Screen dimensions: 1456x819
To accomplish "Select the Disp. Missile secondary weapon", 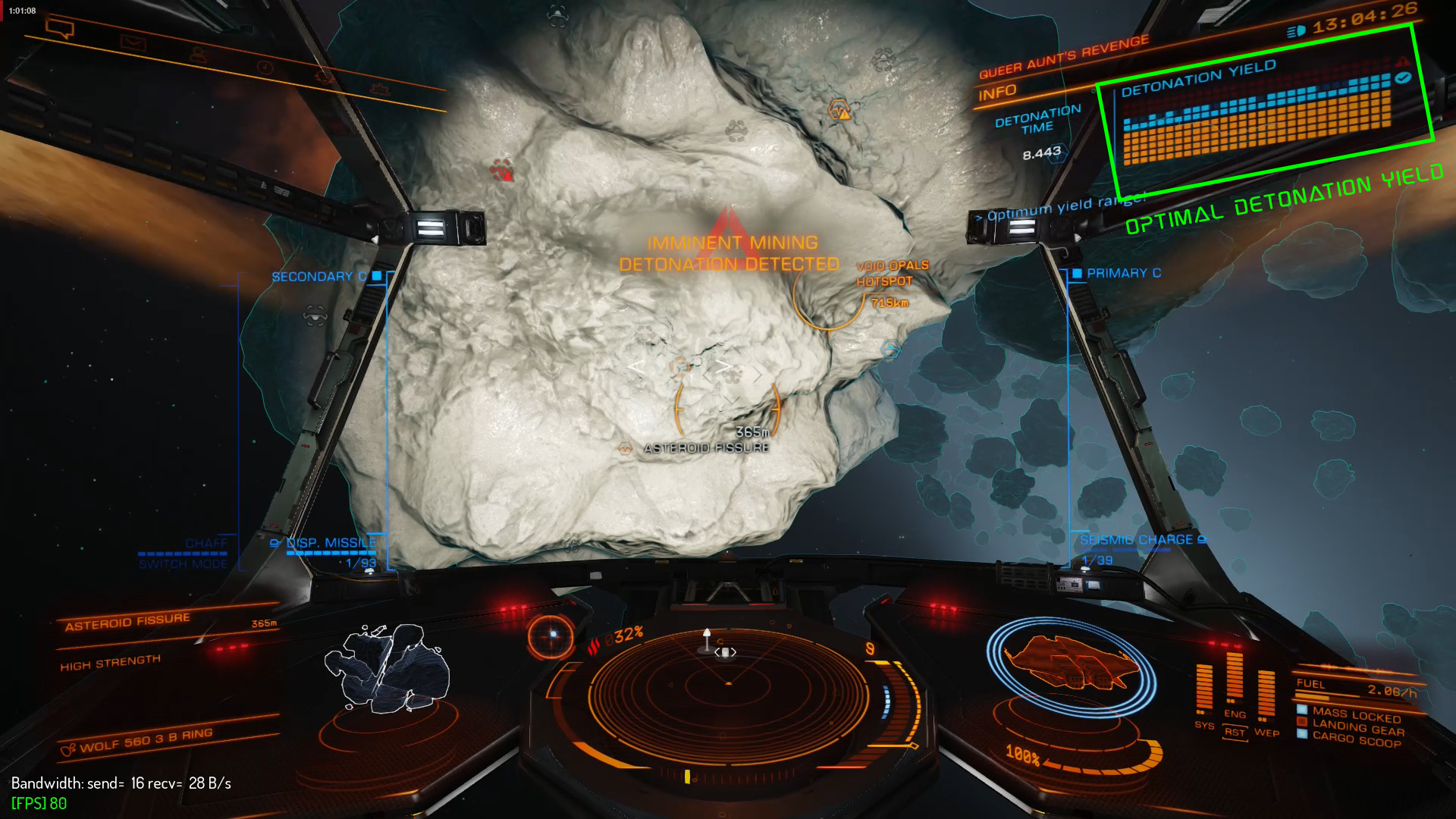I will (x=330, y=543).
